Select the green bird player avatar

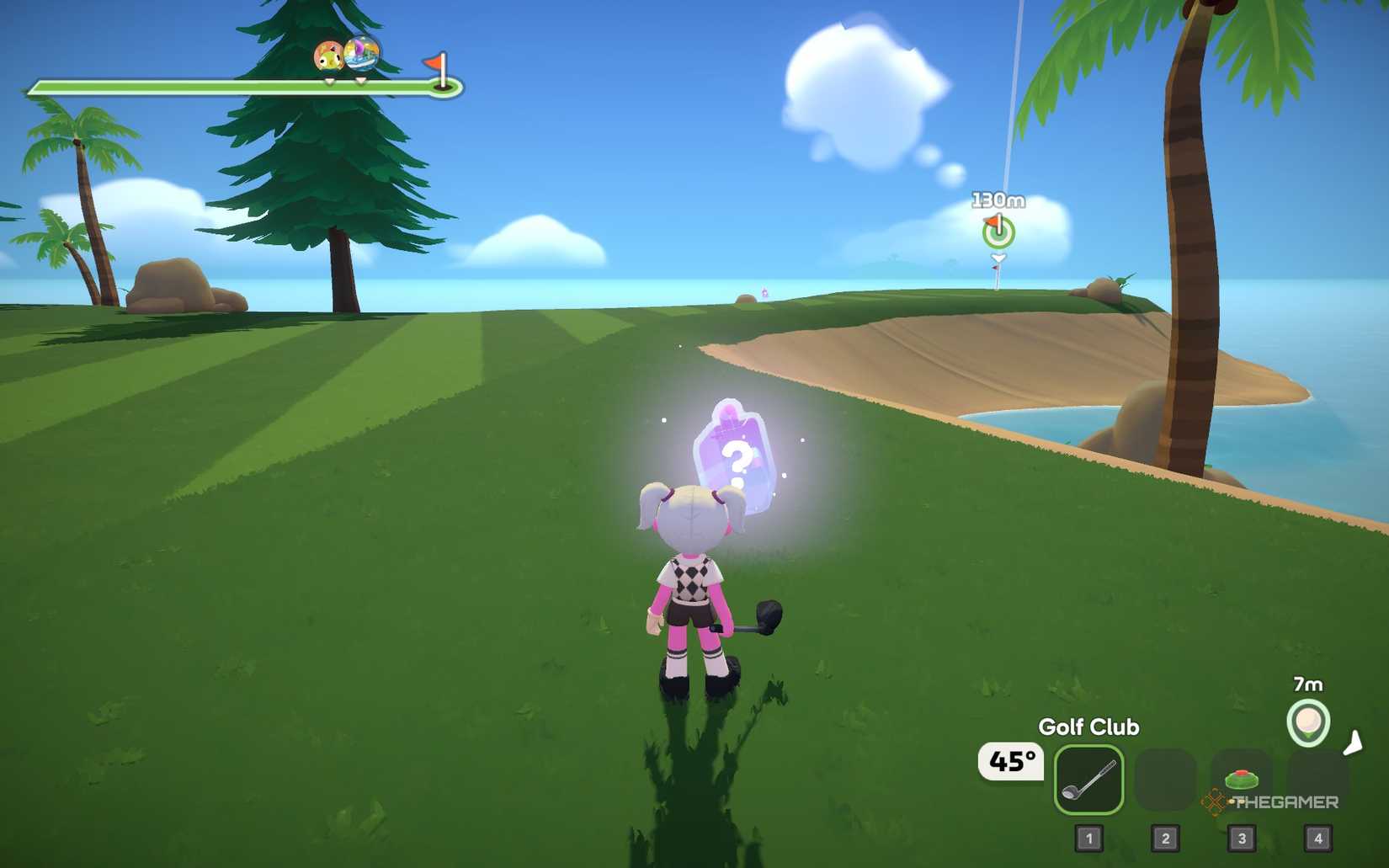click(329, 58)
